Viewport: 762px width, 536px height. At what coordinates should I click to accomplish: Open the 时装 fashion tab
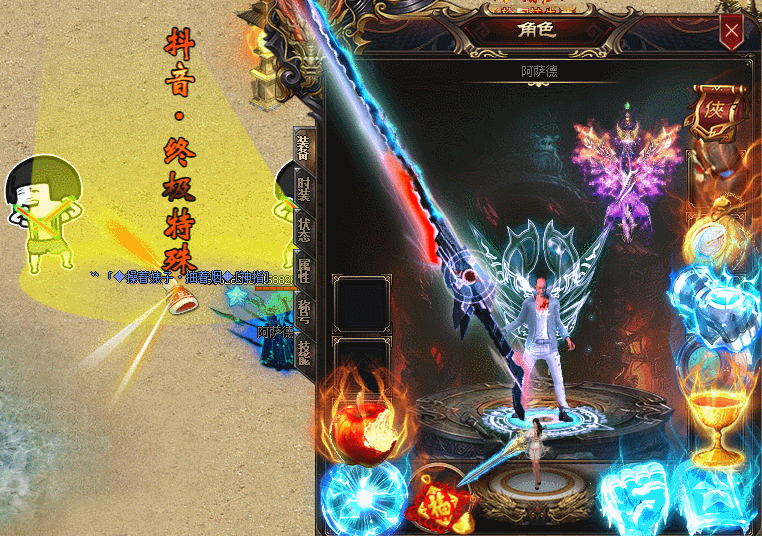pyautogui.click(x=304, y=186)
